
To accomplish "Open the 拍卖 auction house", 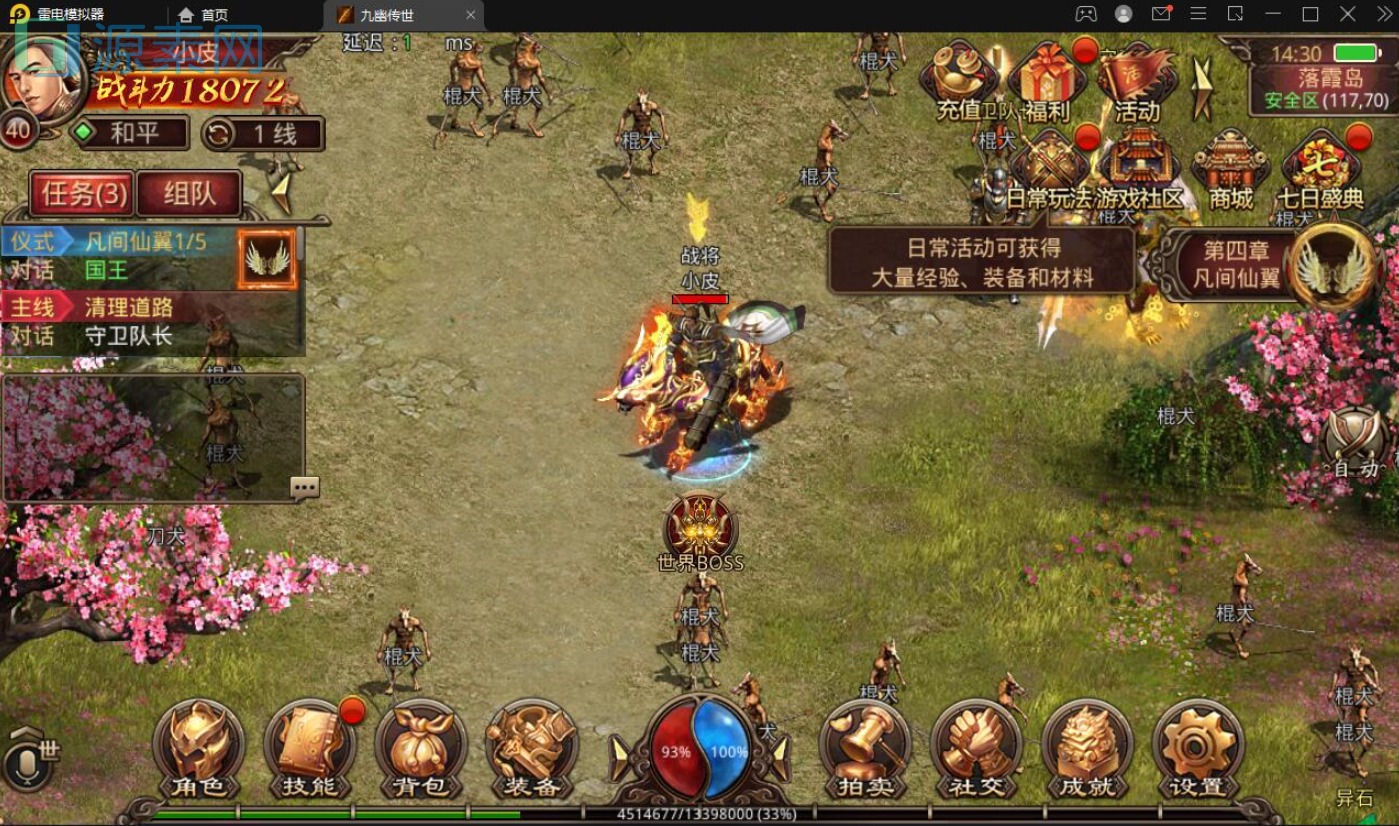I will tap(865, 749).
